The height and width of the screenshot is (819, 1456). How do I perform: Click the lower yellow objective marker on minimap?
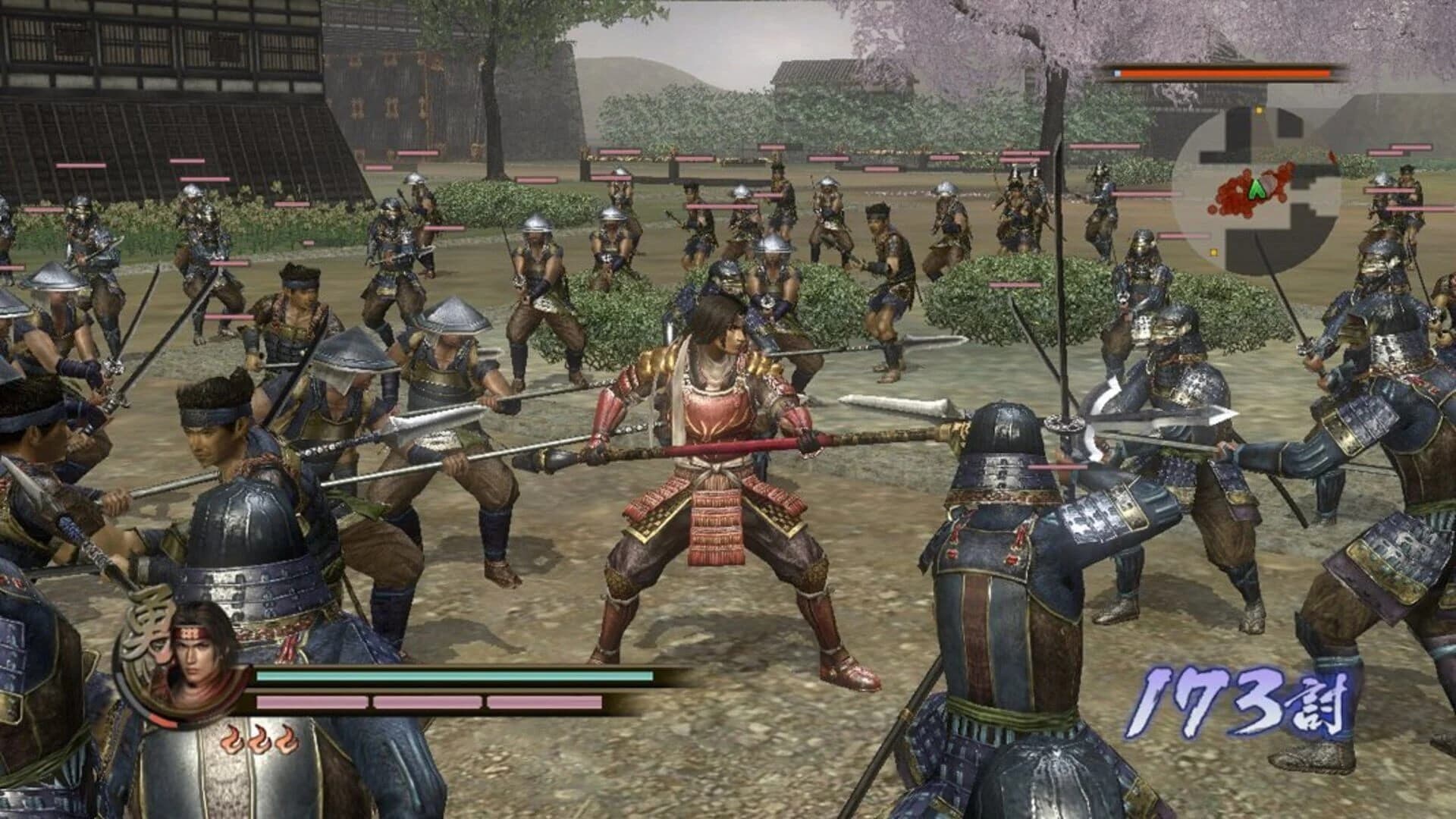[x=1213, y=253]
